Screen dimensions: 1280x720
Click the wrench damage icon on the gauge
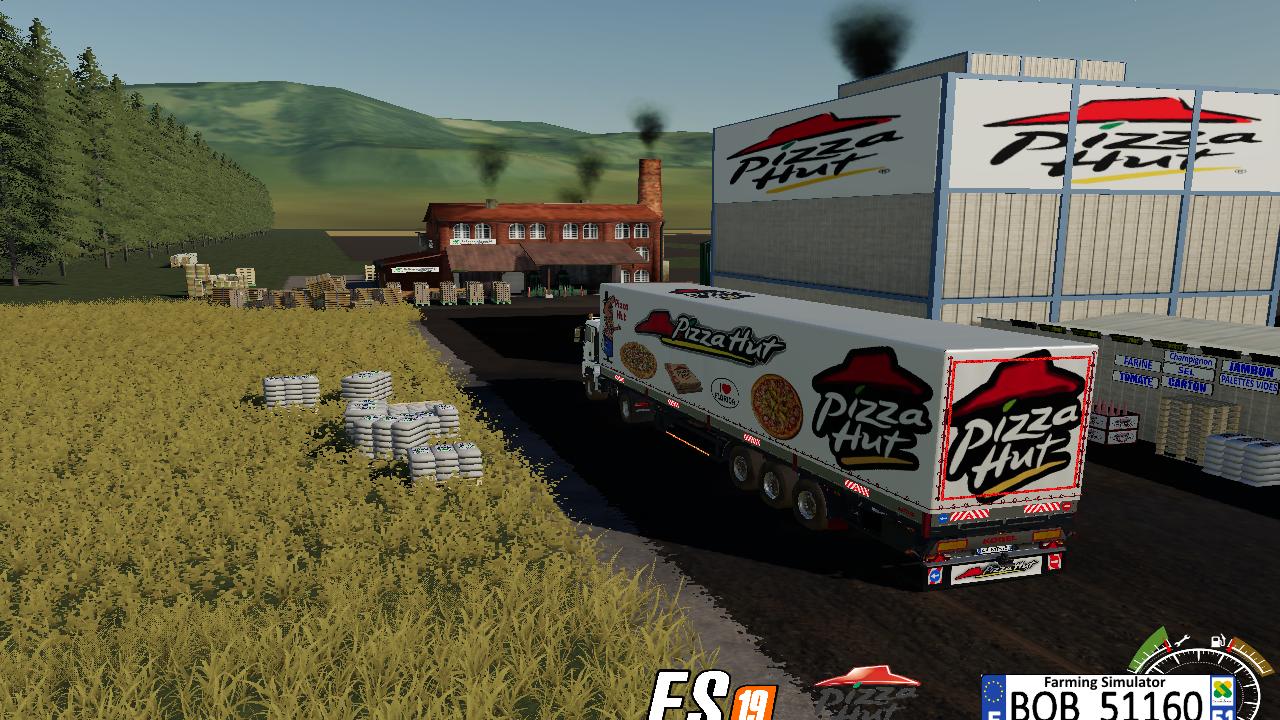click(1181, 641)
